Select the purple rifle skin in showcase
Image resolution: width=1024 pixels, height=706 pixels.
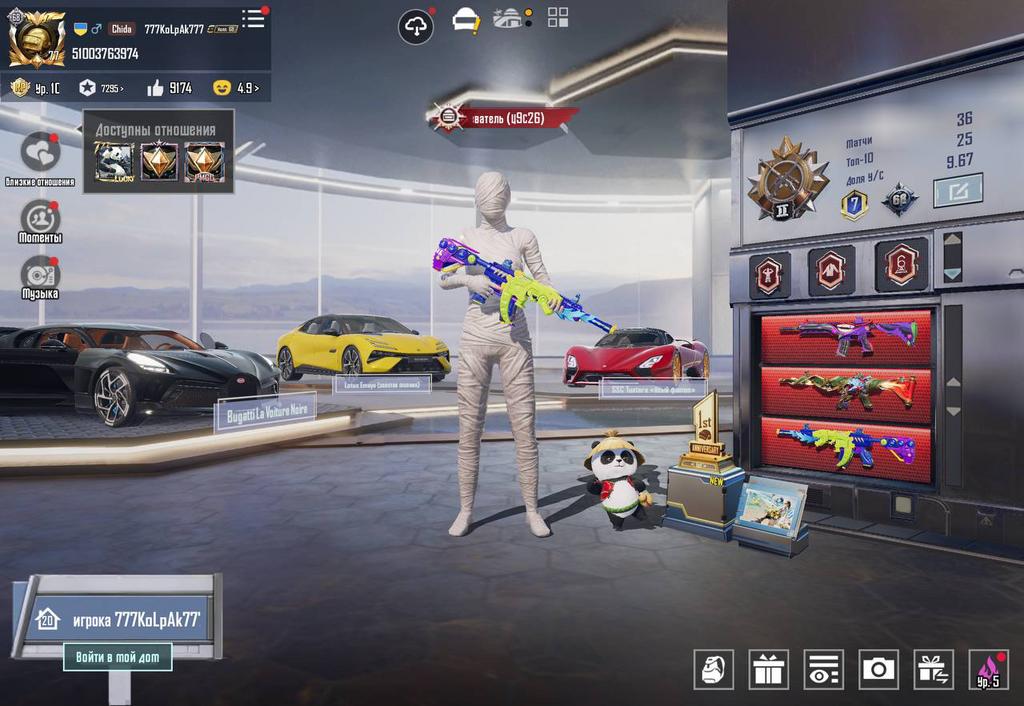pyautogui.click(x=847, y=335)
